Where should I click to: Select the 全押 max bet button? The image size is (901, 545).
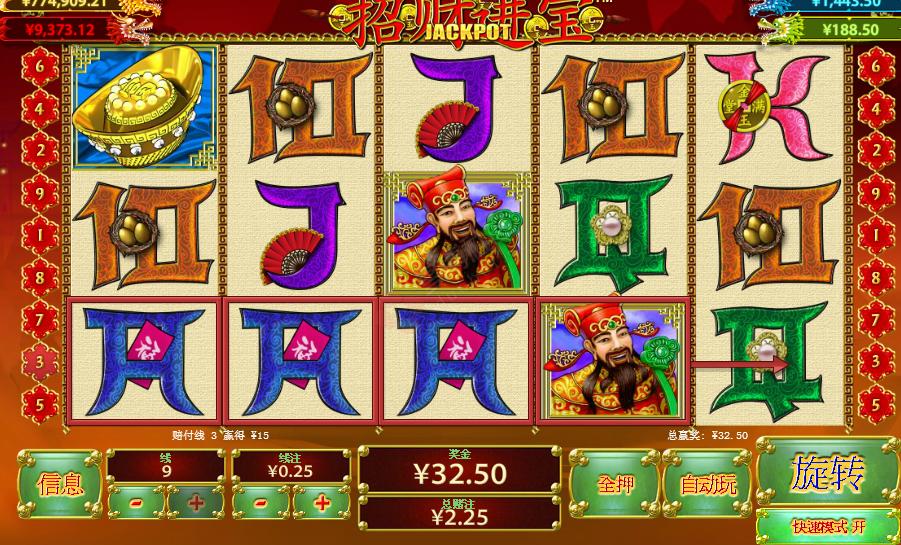pyautogui.click(x=611, y=485)
